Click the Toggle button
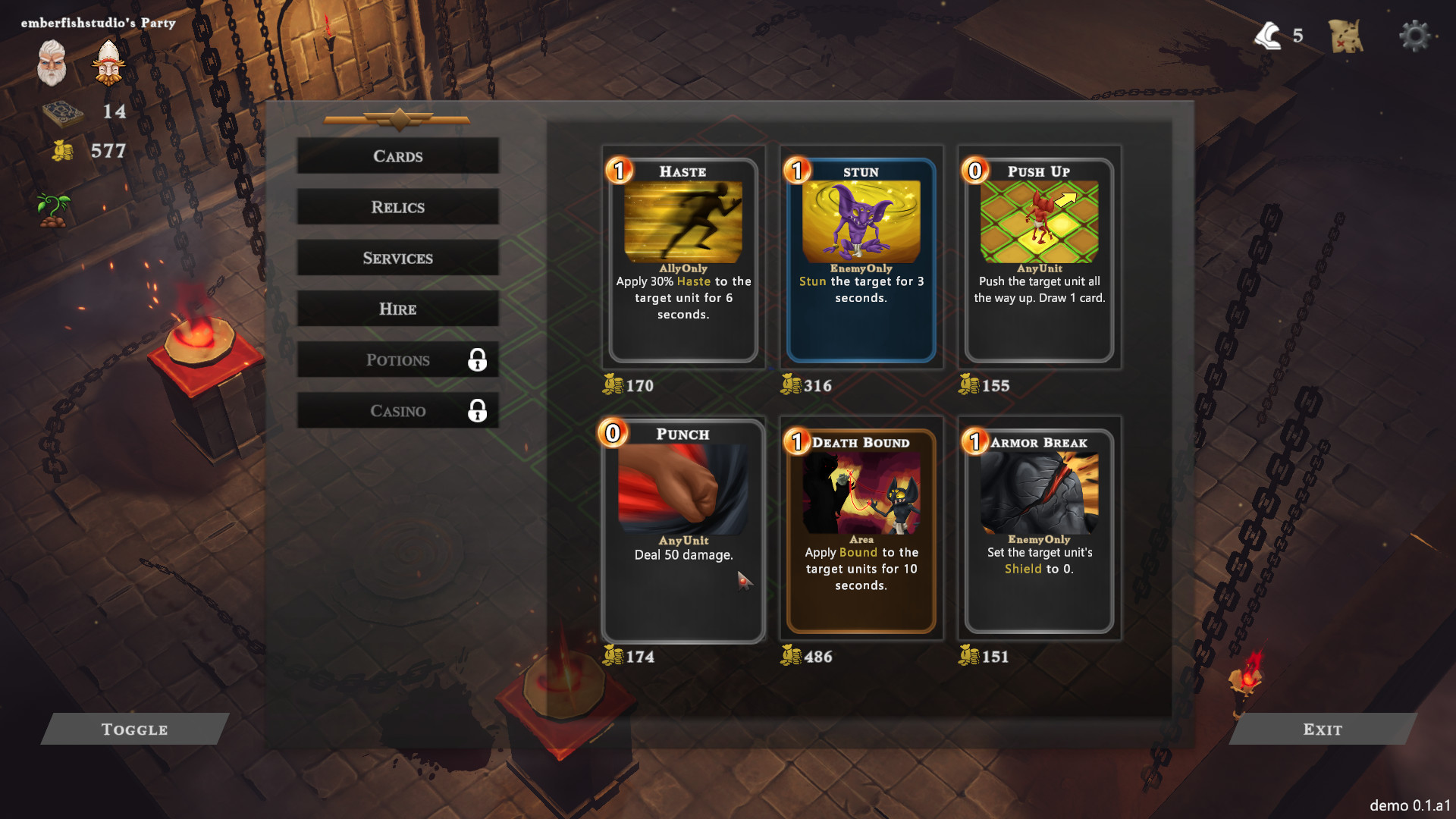This screenshot has height=819, width=1456. [134, 729]
